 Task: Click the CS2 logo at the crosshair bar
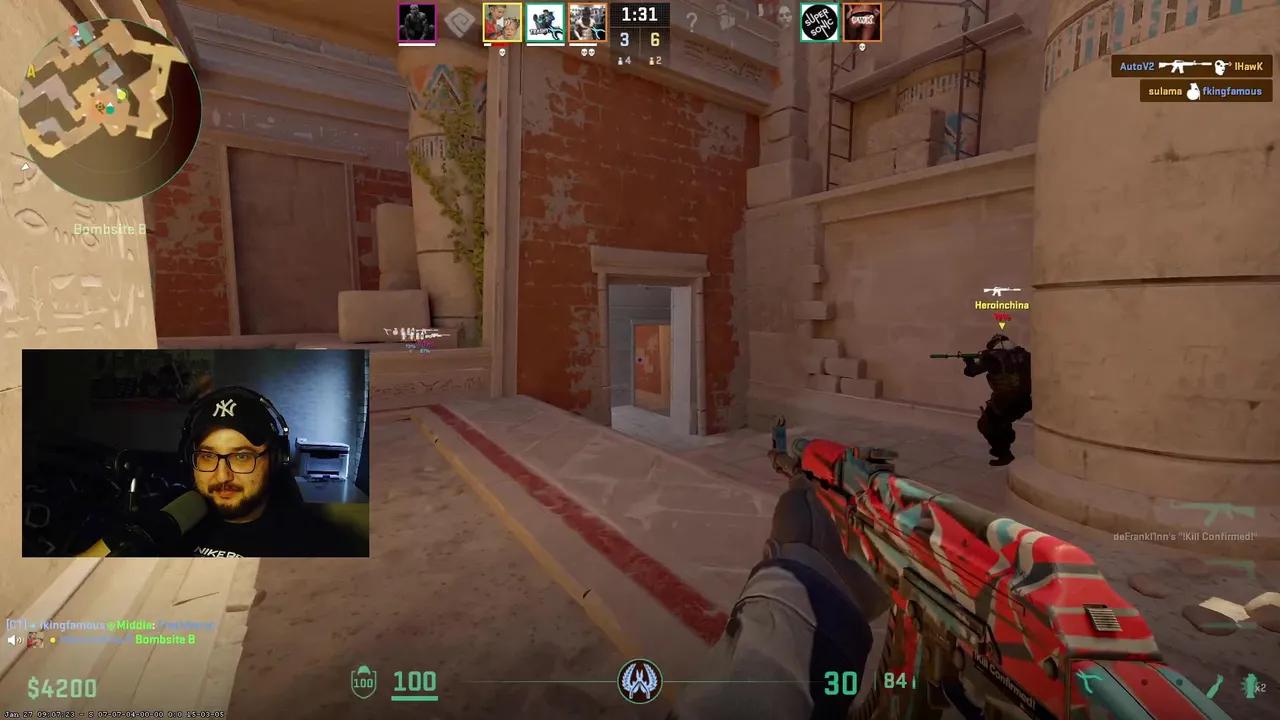(x=640, y=681)
